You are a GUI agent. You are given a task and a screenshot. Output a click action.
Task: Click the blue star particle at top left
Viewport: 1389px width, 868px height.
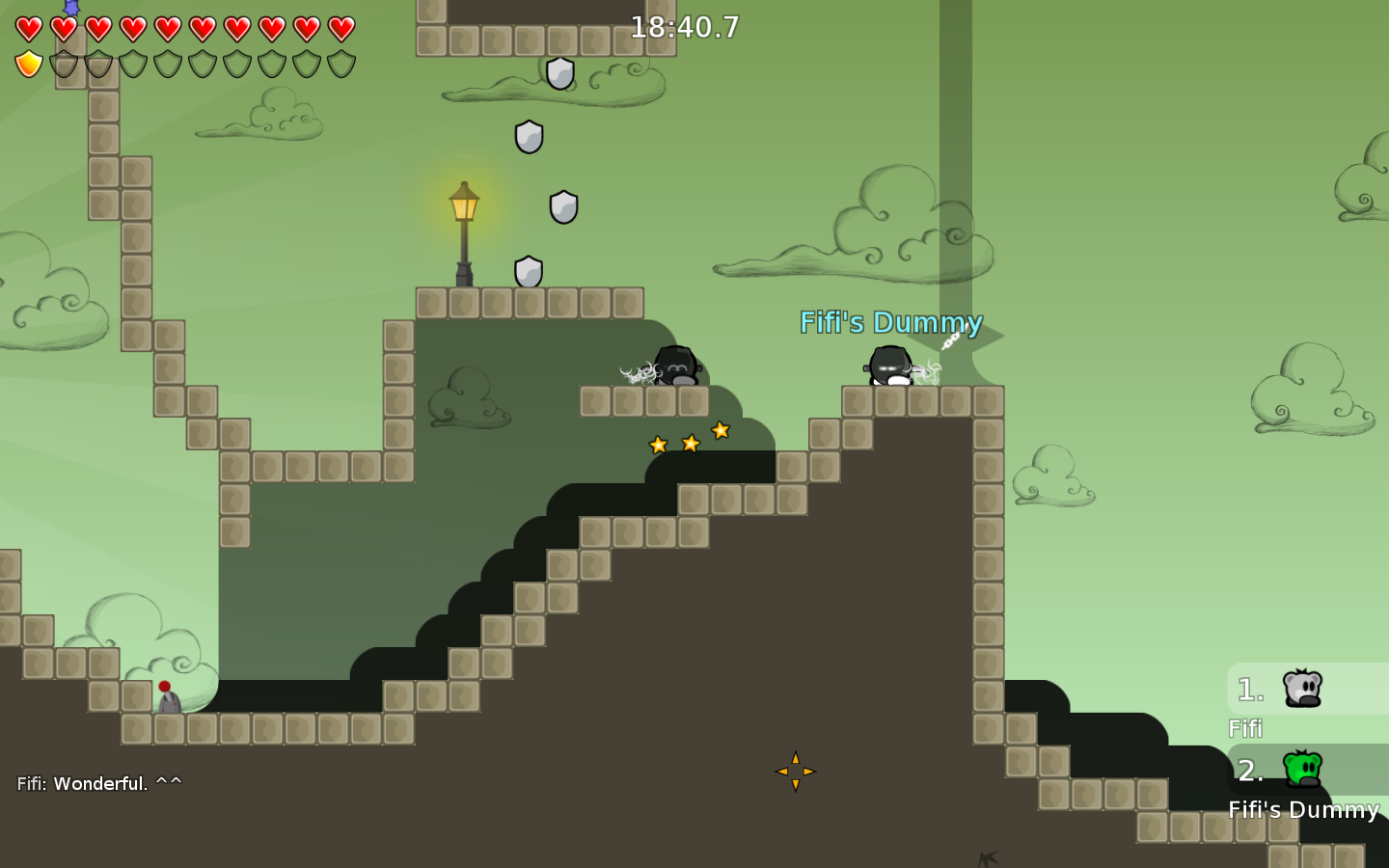pyautogui.click(x=70, y=8)
